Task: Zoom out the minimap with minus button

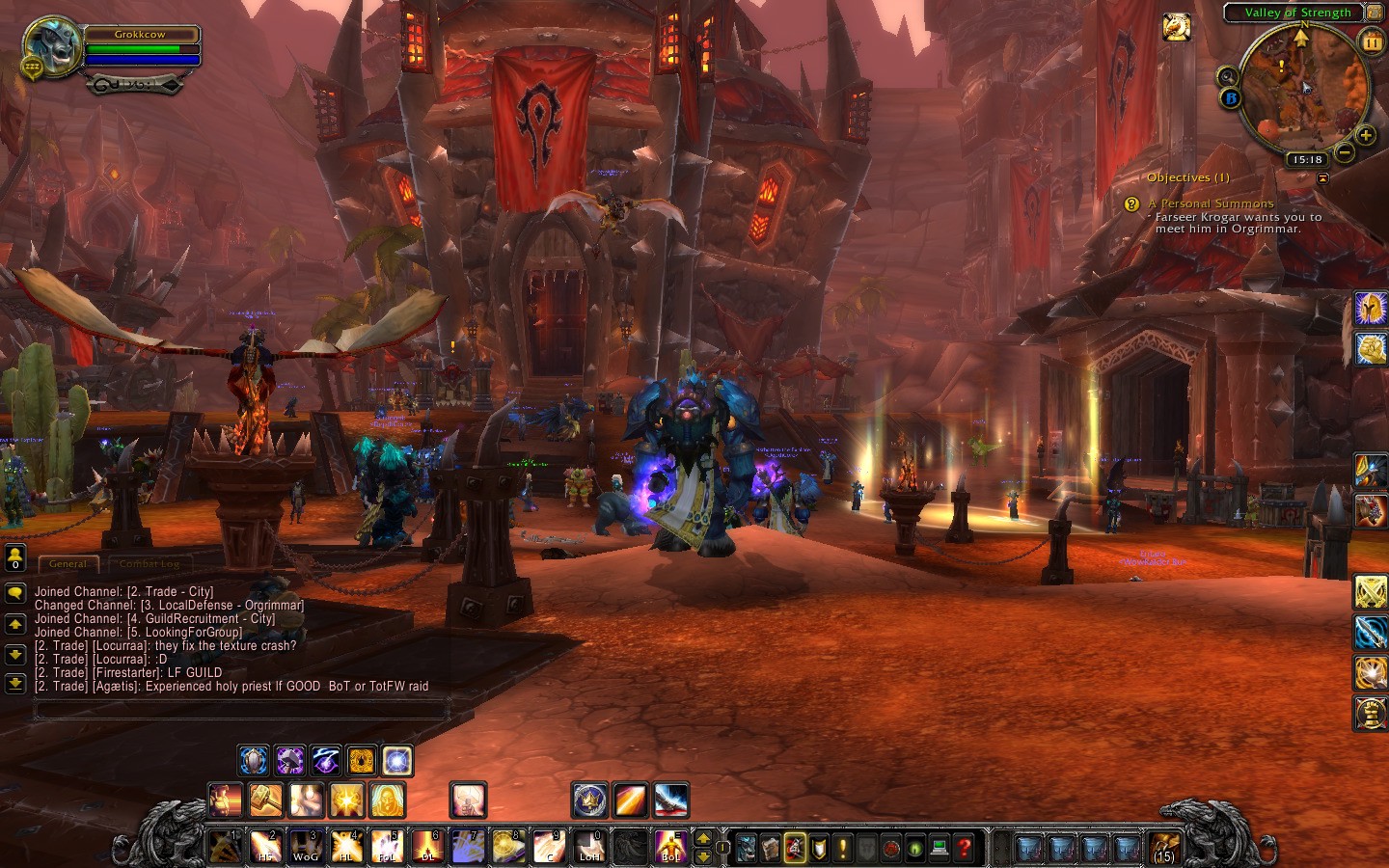Action: pos(1345,152)
